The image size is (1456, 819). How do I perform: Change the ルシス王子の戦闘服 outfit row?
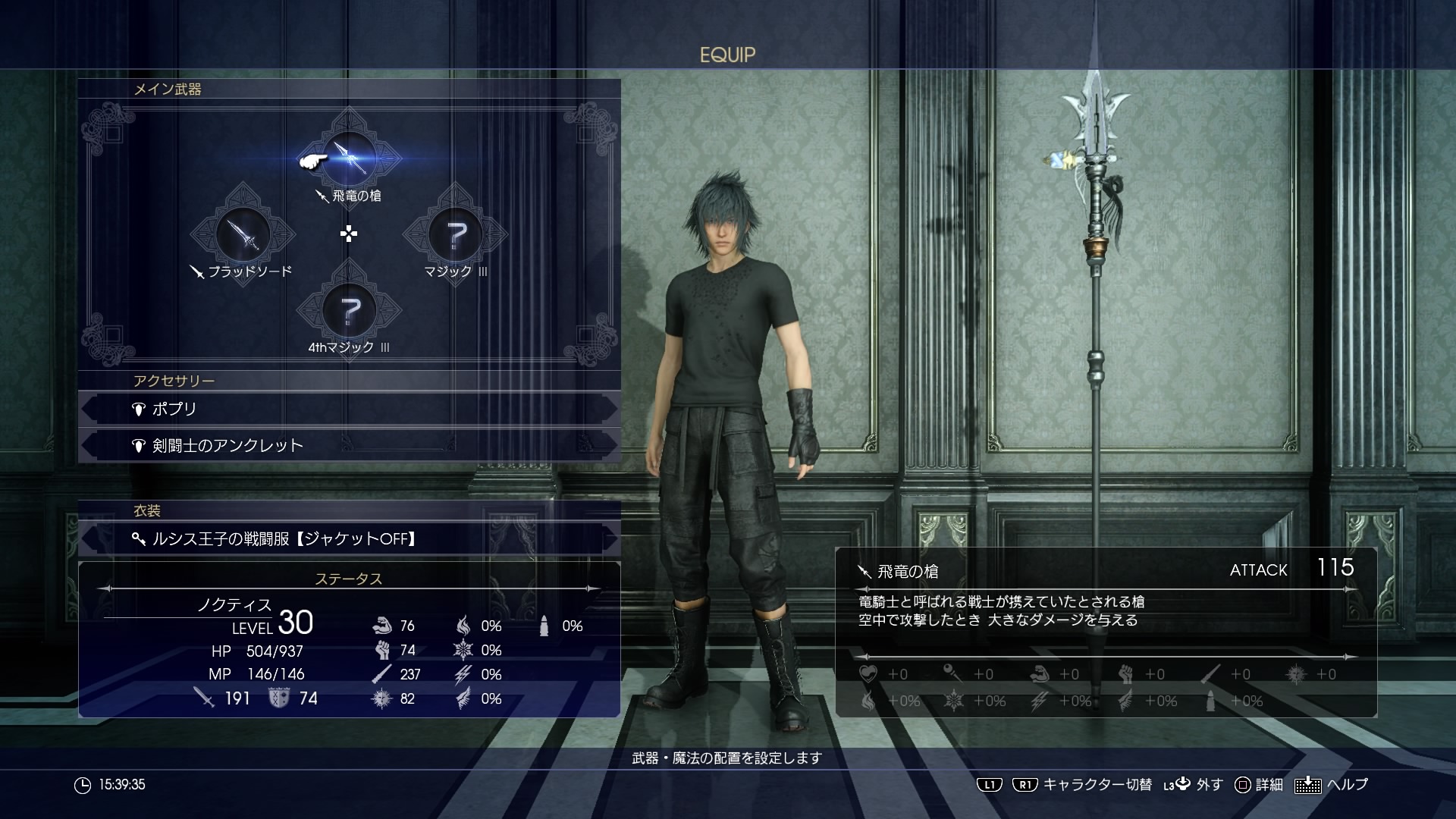pos(349,539)
